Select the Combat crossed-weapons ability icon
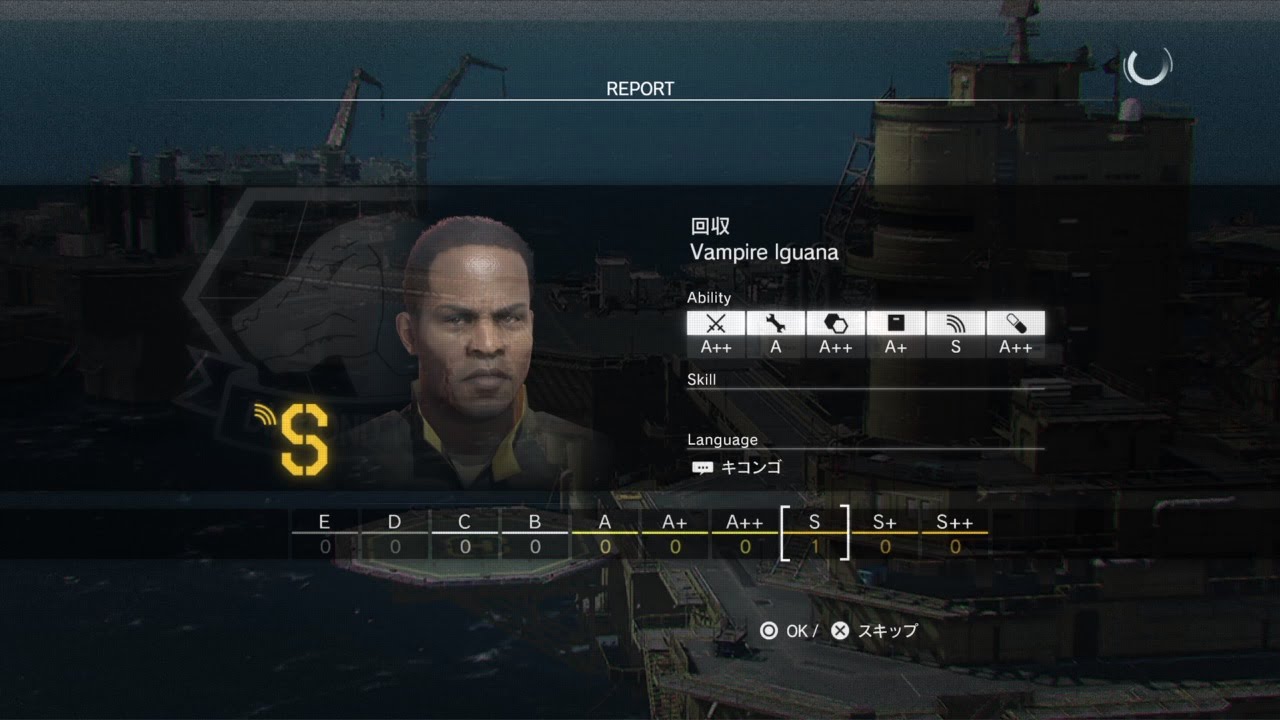This screenshot has width=1280, height=720. pyautogui.click(x=716, y=323)
